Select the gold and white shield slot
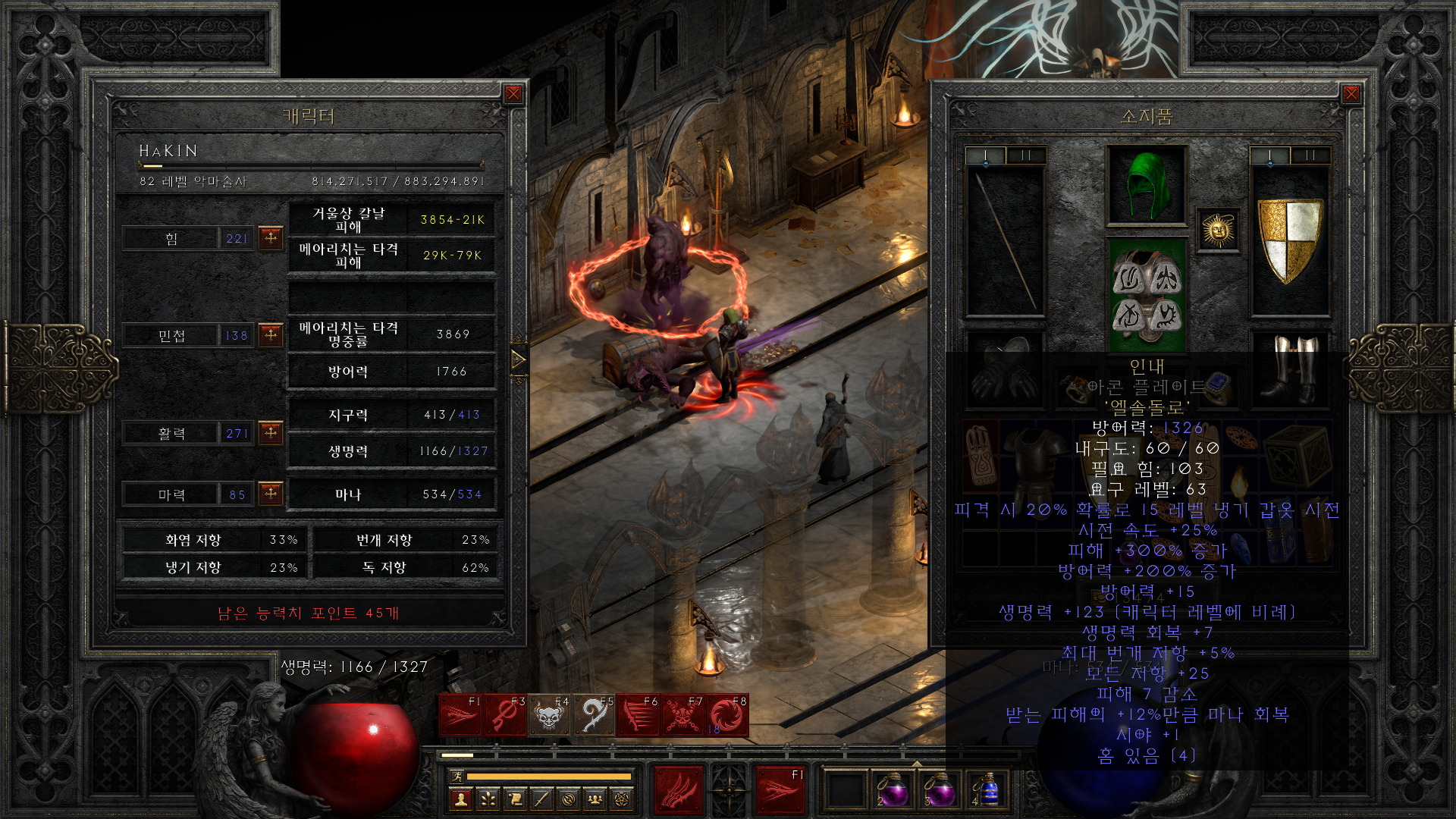 pyautogui.click(x=1290, y=240)
